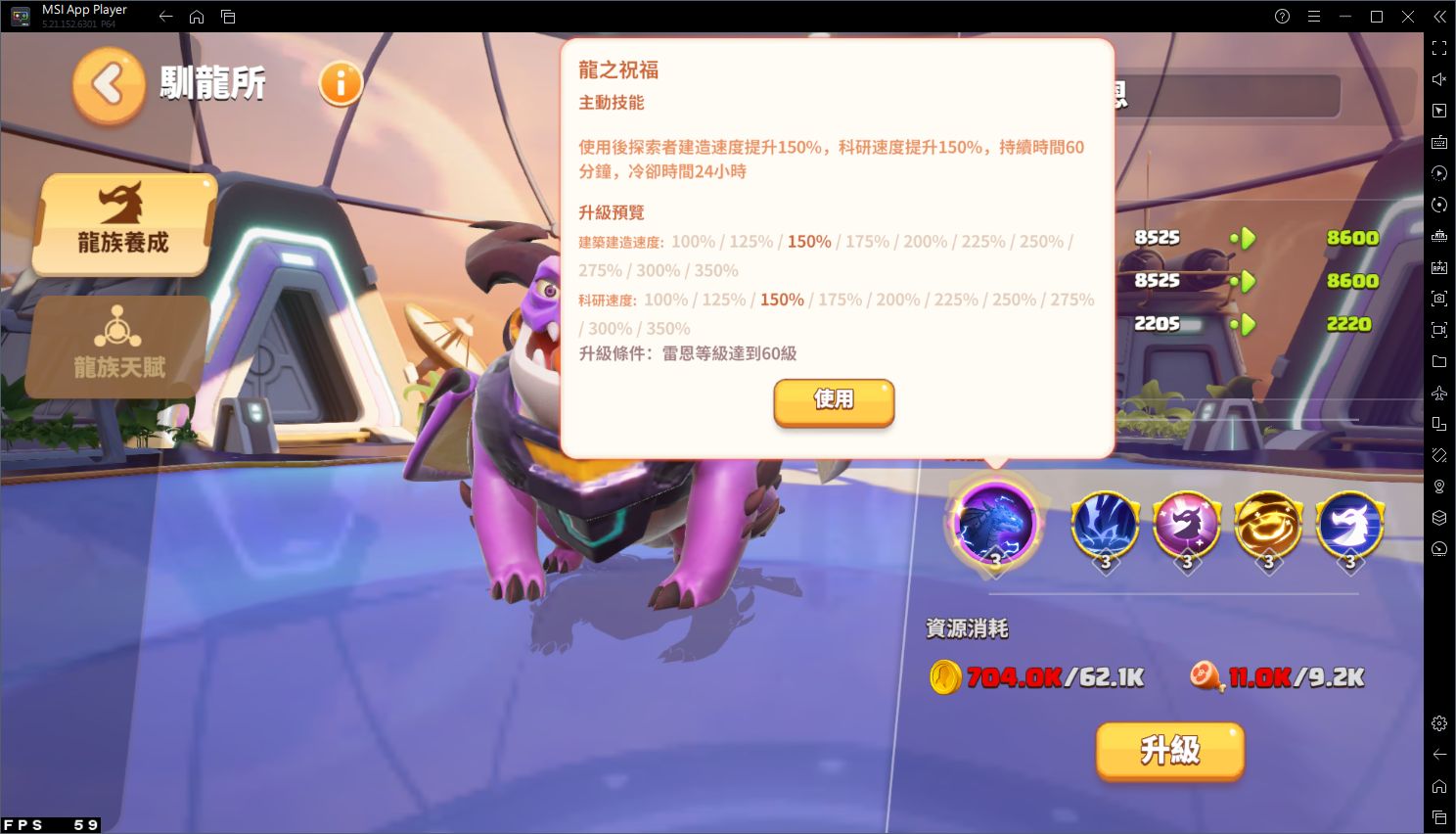Screen dimensions: 1456x834
Task: Go back using the orange arrow button
Action: (108, 84)
